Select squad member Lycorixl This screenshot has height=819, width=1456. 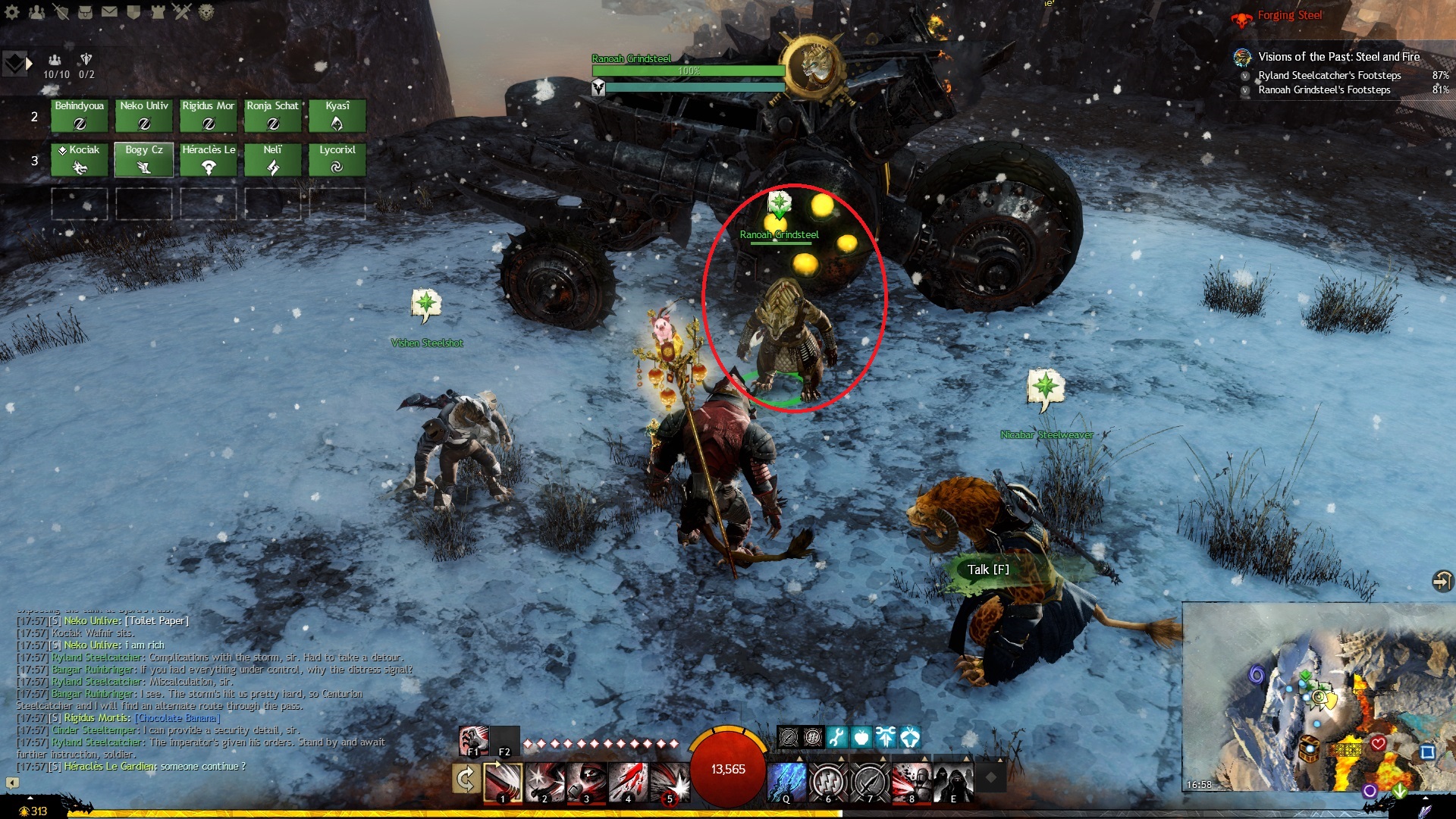click(337, 160)
